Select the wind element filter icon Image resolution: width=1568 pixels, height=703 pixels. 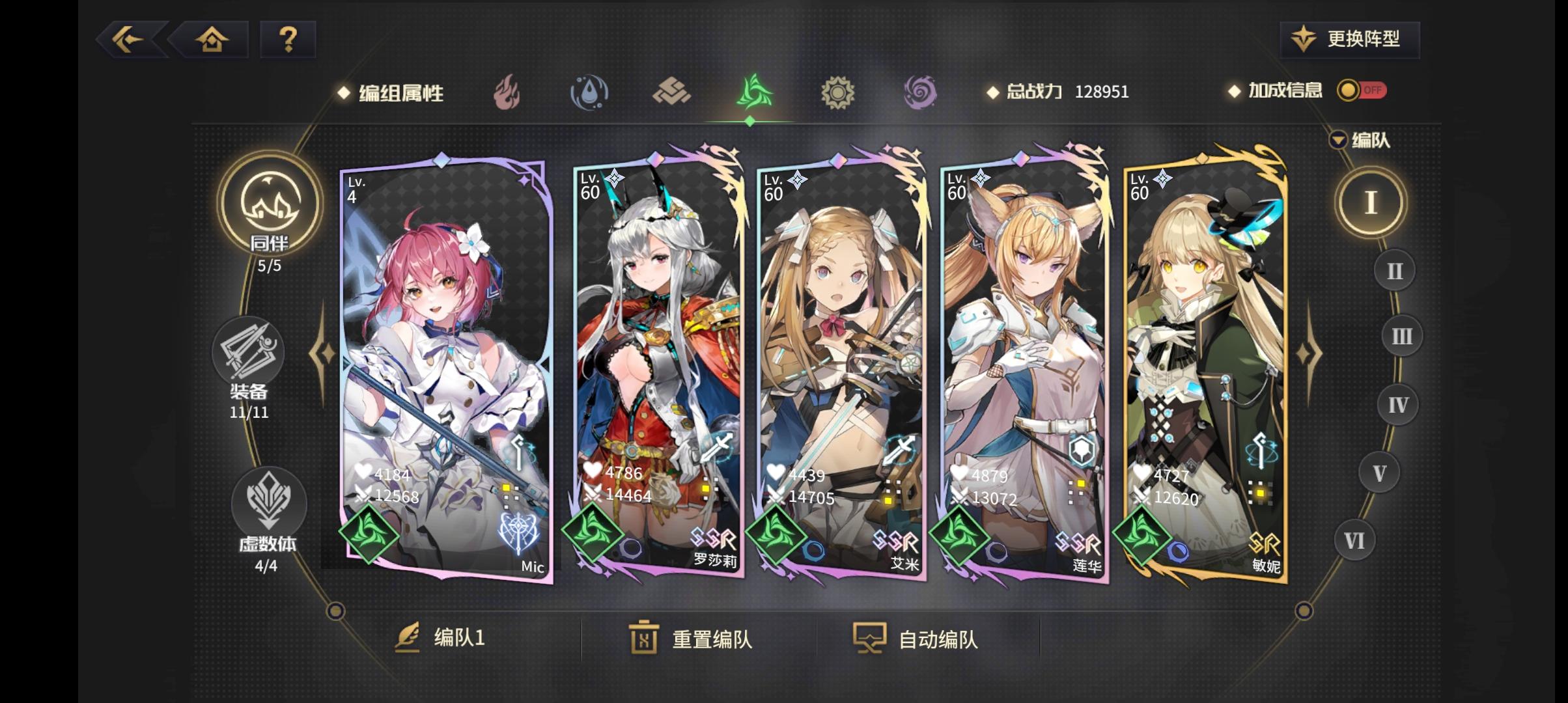tap(754, 92)
